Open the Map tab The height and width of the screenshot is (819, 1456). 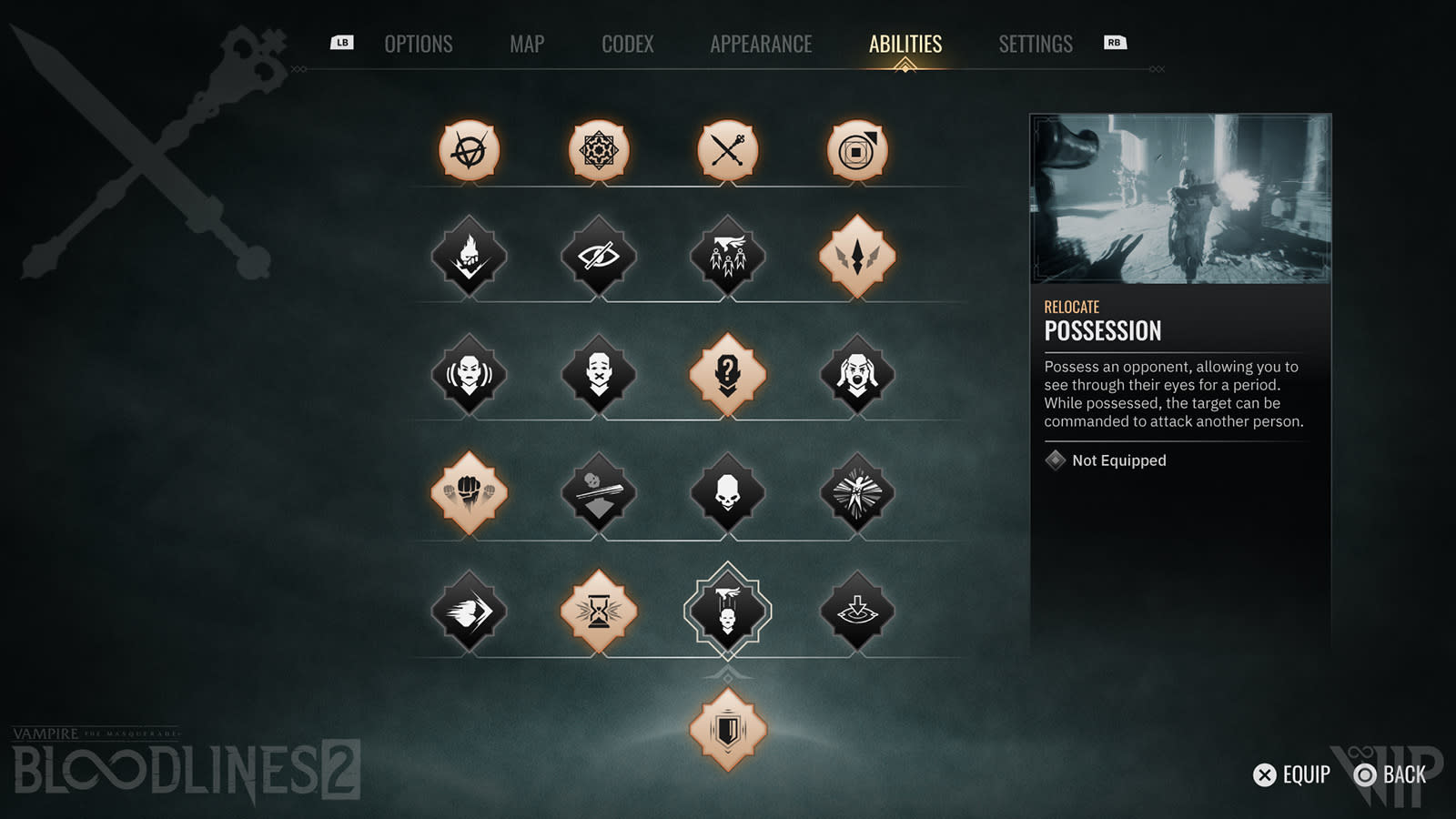[x=527, y=44]
